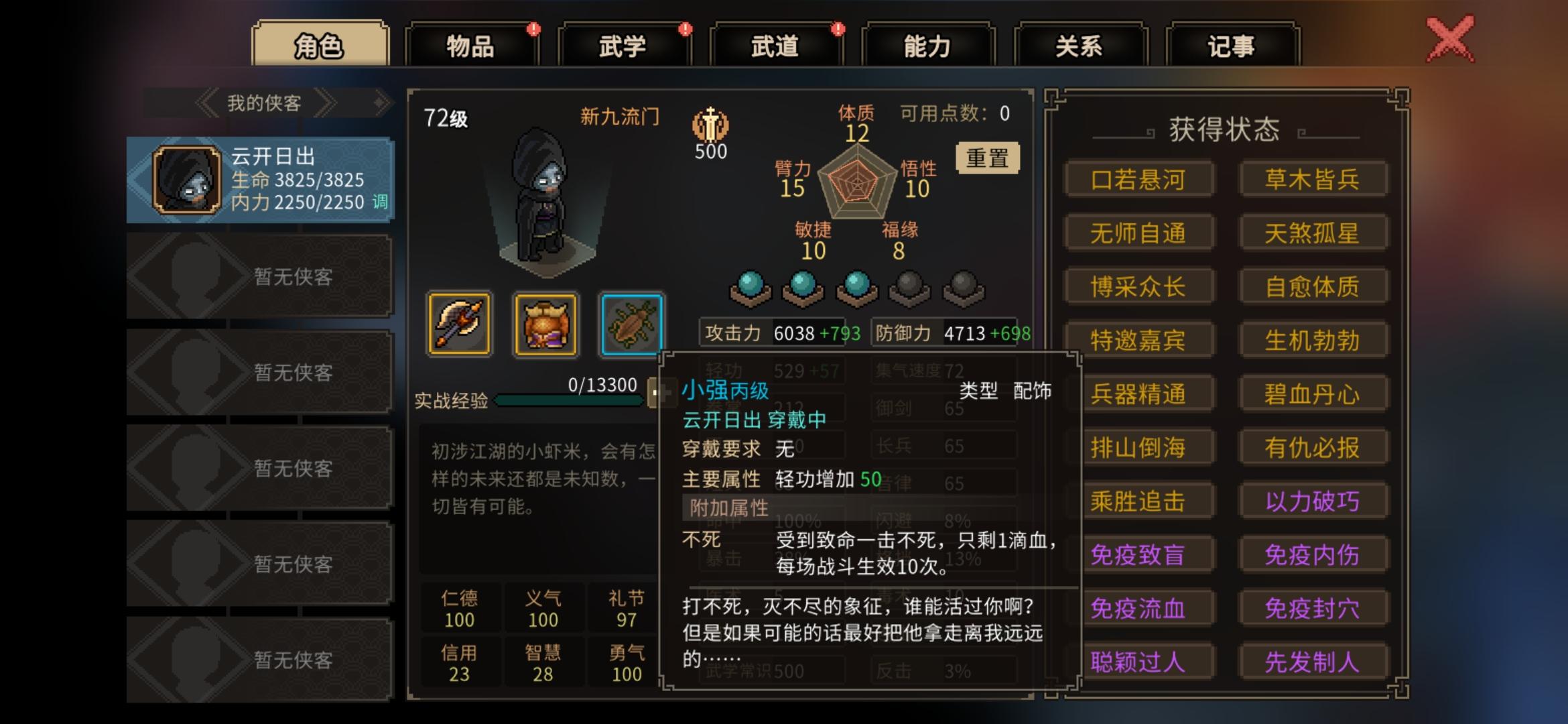Click the 500 sect contribution icon
This screenshot has height=724, width=1568.
(x=709, y=129)
